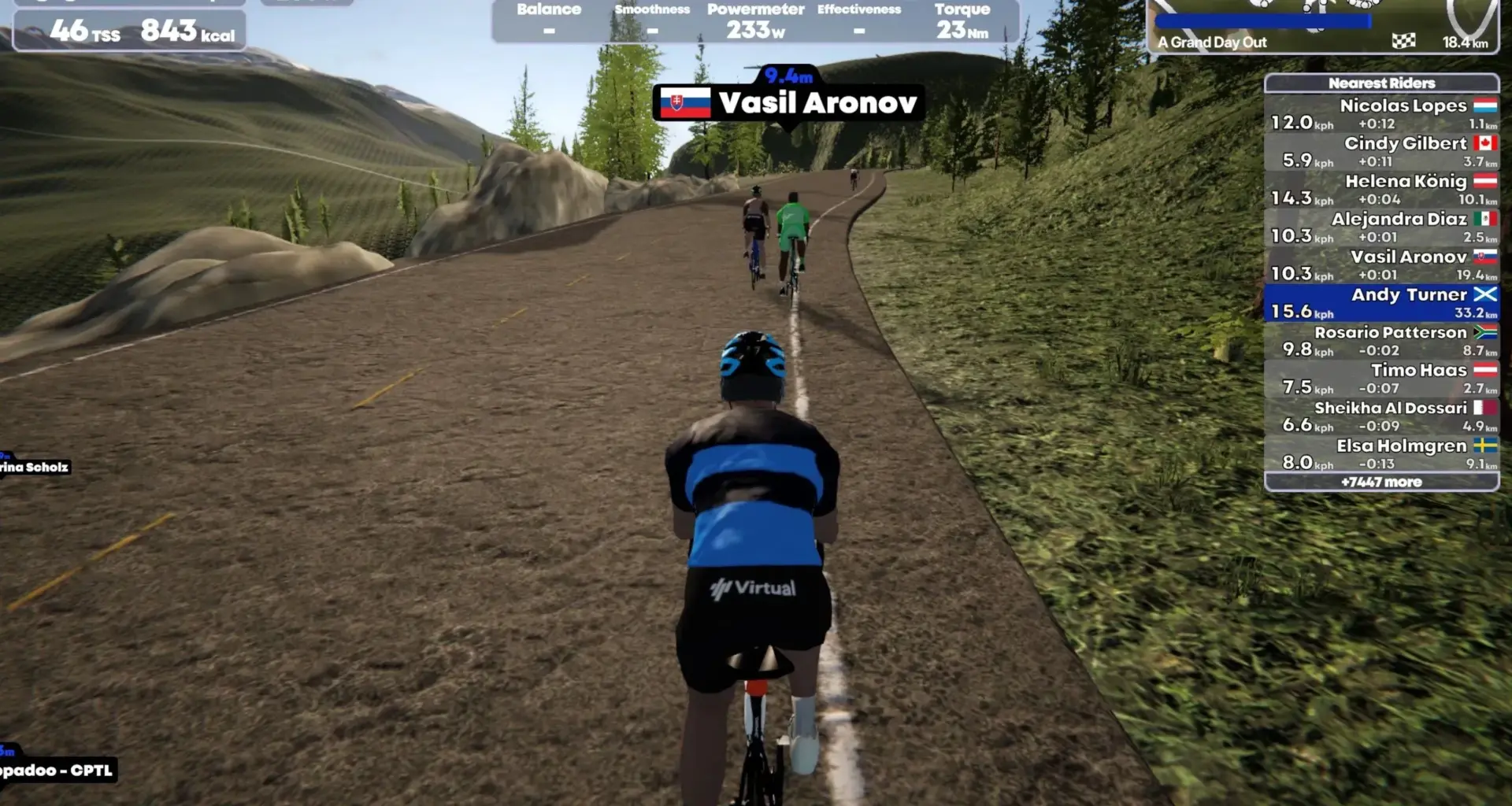Expand the +7447 more rider list
Image resolution: width=1512 pixels, height=806 pixels.
pos(1382,481)
